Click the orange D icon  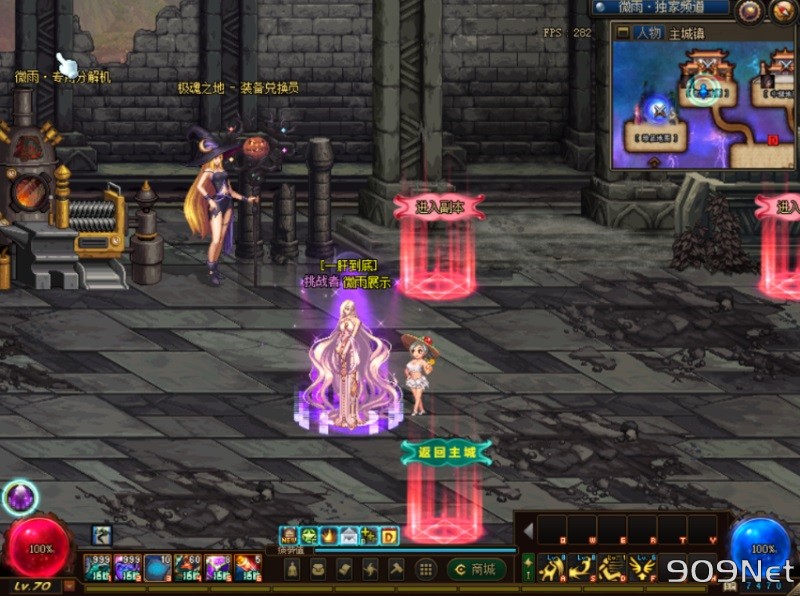point(389,536)
